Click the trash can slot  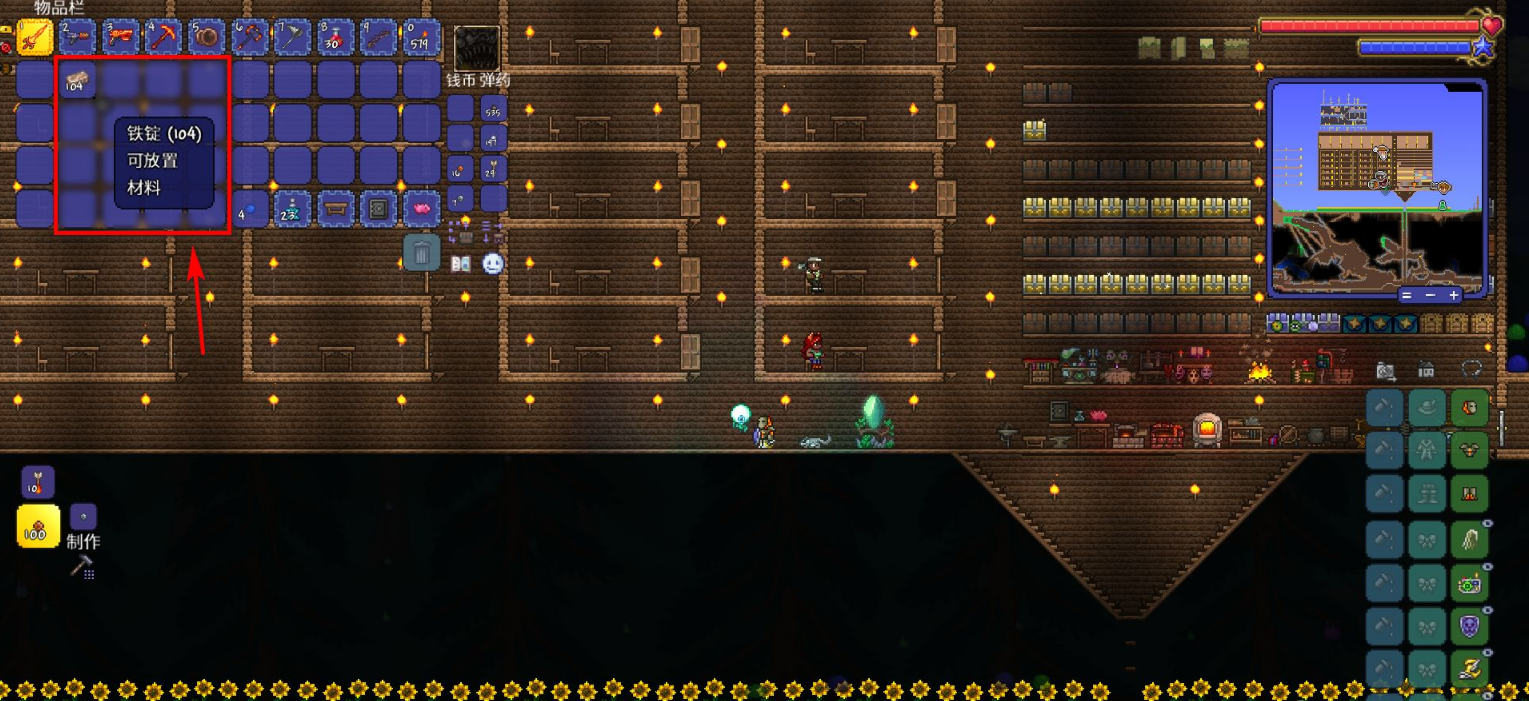pyautogui.click(x=421, y=253)
